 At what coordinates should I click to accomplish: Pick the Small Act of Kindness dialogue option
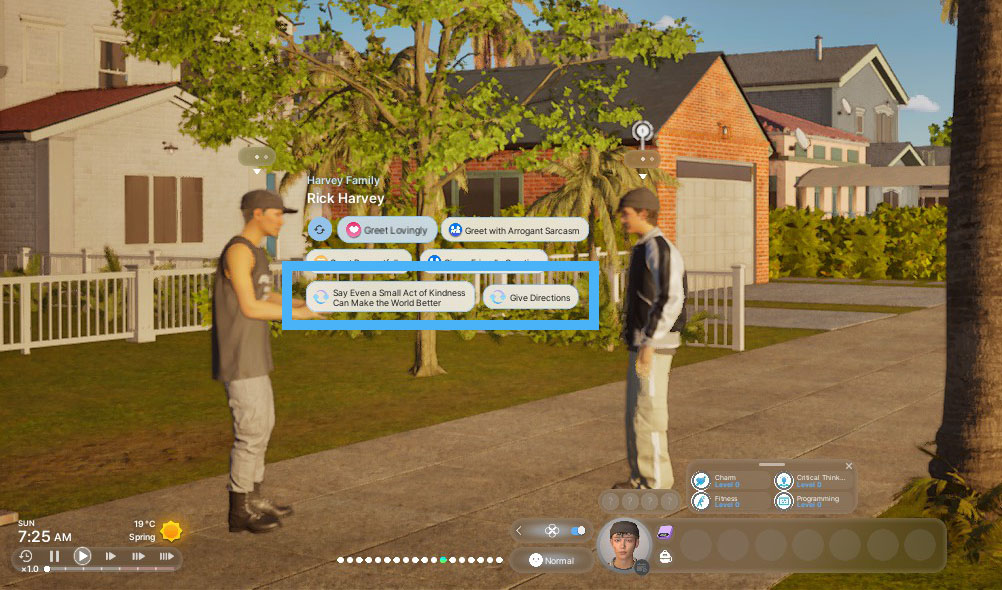[x=390, y=297]
